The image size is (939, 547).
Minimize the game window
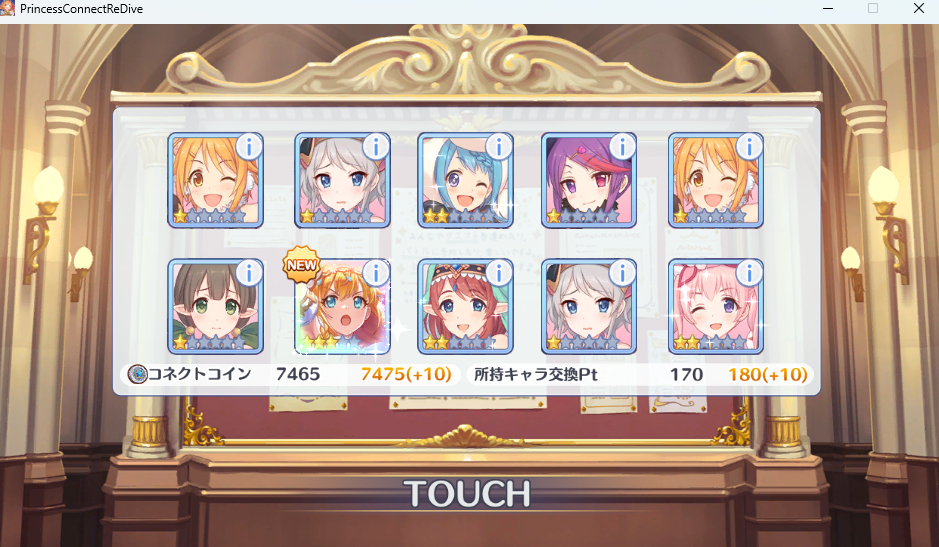(x=826, y=8)
